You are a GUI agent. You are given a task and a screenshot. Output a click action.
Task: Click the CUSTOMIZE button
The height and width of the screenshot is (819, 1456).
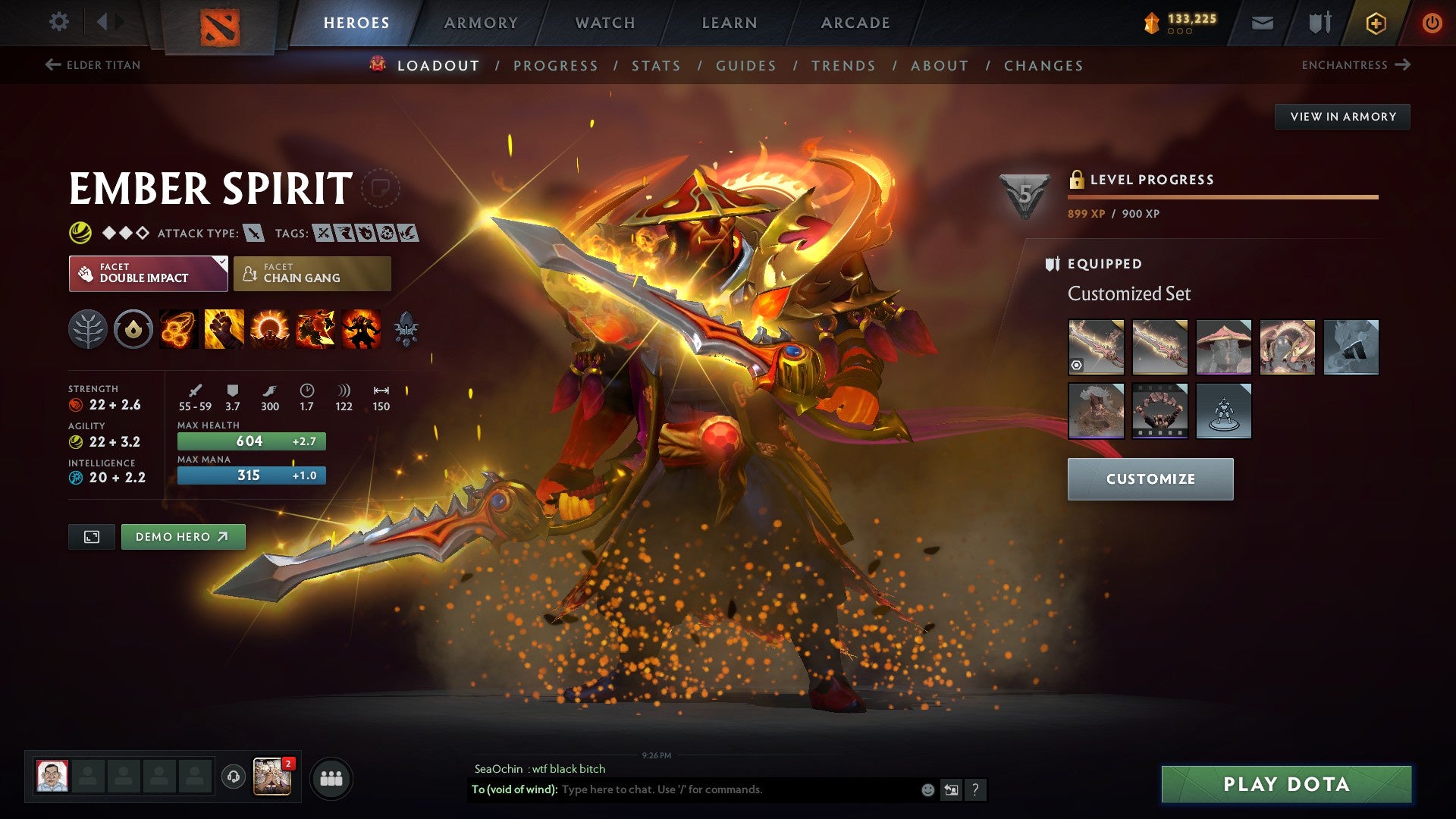(1150, 479)
